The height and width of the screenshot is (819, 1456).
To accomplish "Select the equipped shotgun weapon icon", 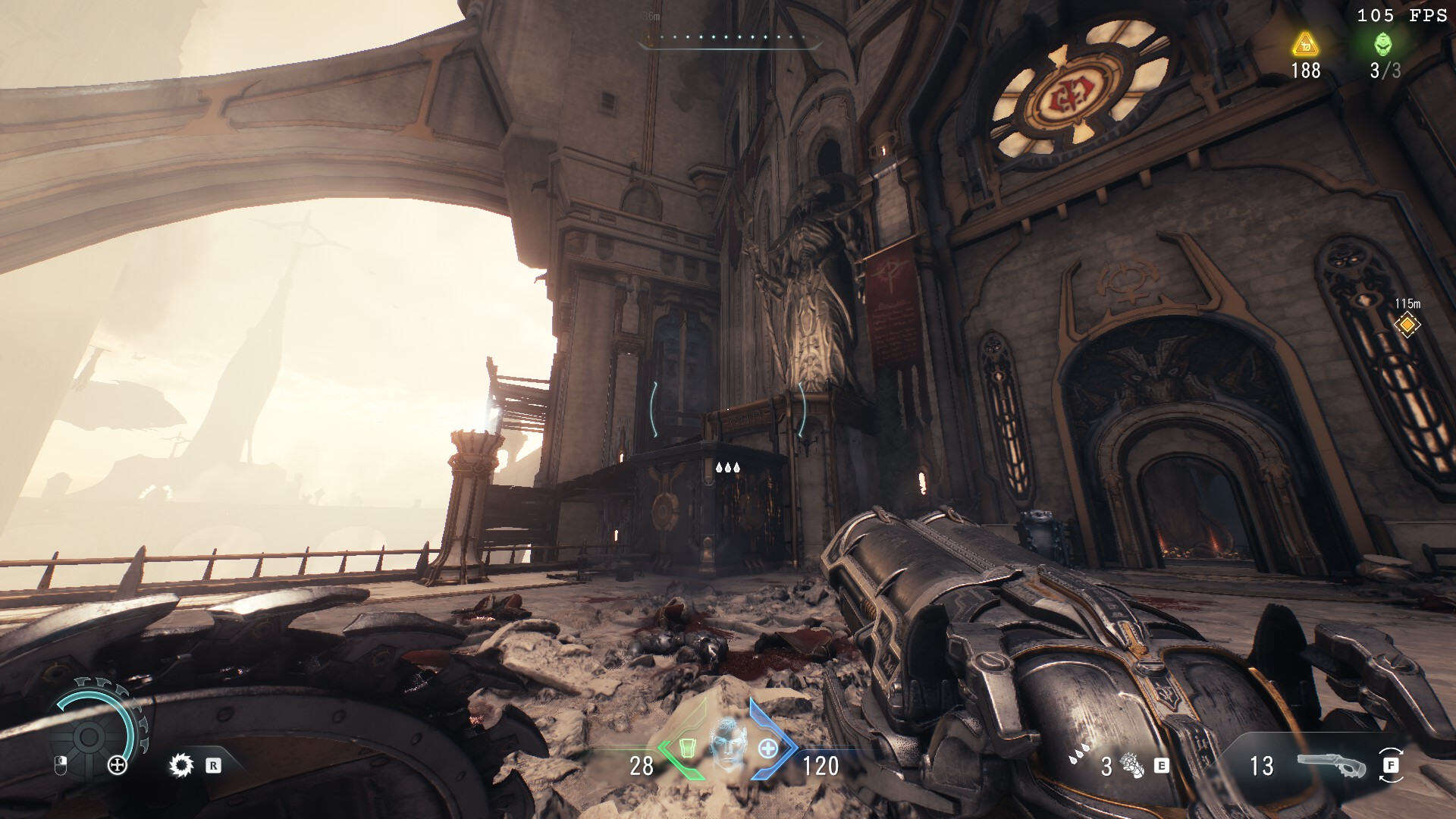I will (x=1331, y=766).
